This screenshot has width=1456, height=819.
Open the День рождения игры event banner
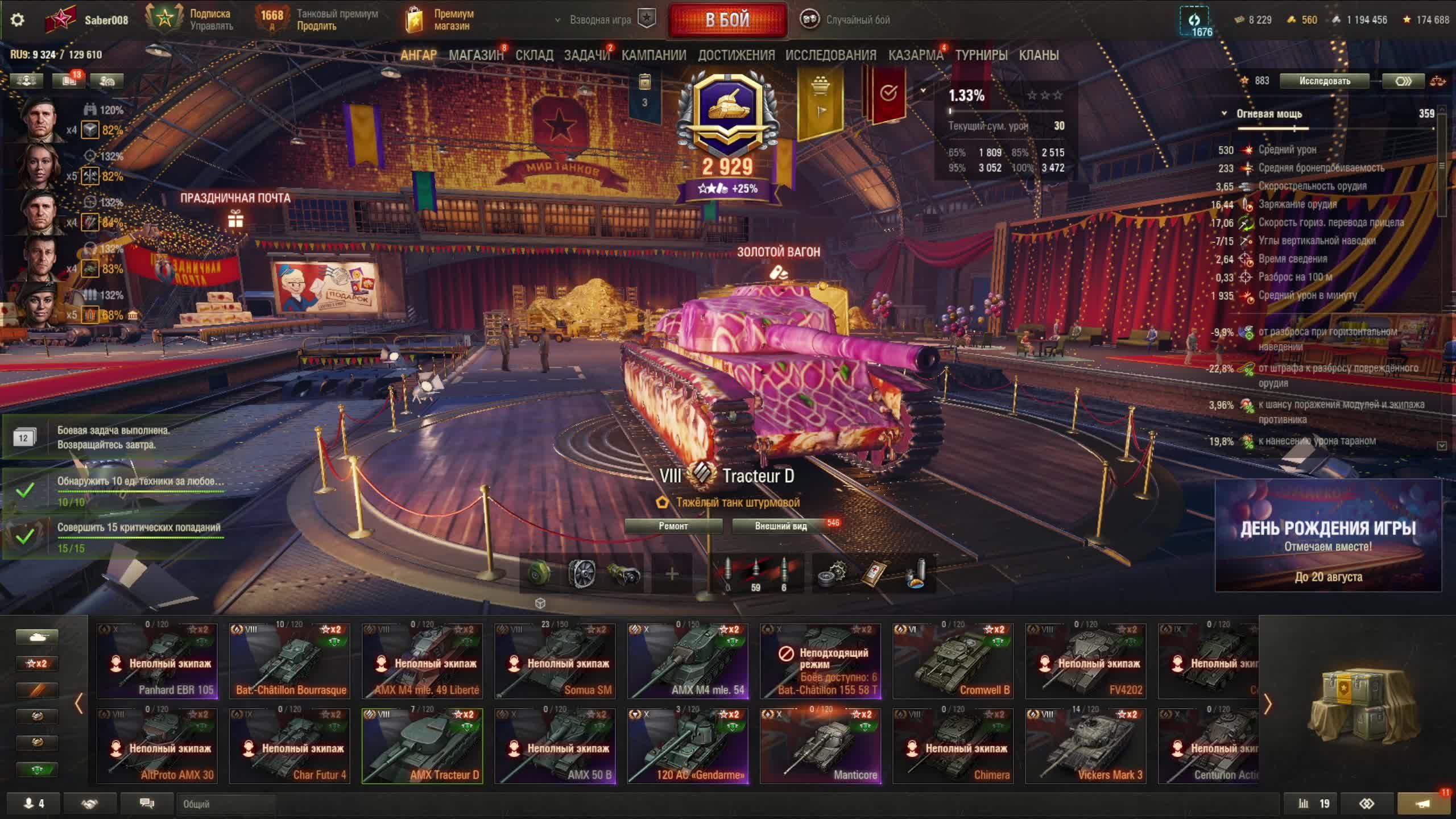coord(1328,536)
